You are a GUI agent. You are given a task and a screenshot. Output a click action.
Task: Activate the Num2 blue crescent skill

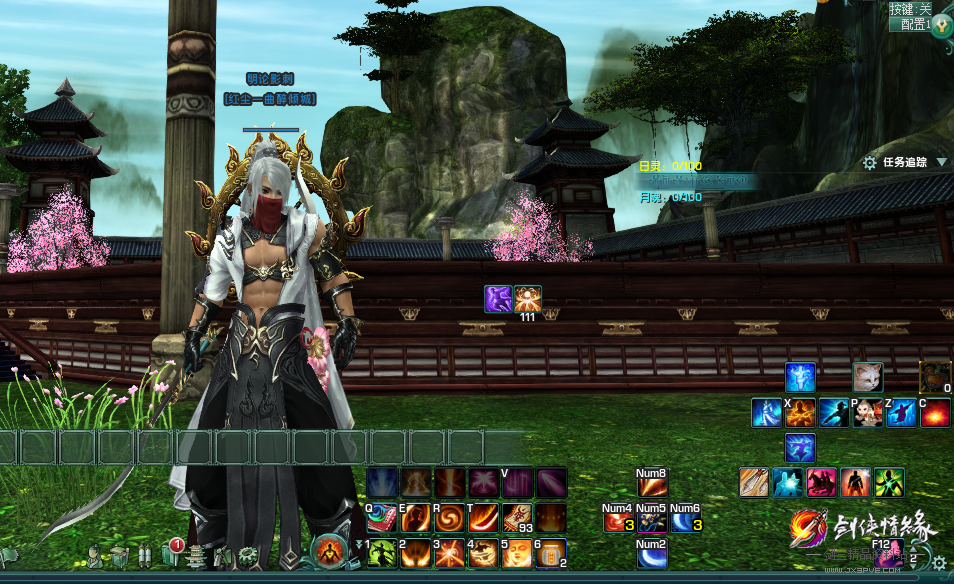tap(652, 553)
